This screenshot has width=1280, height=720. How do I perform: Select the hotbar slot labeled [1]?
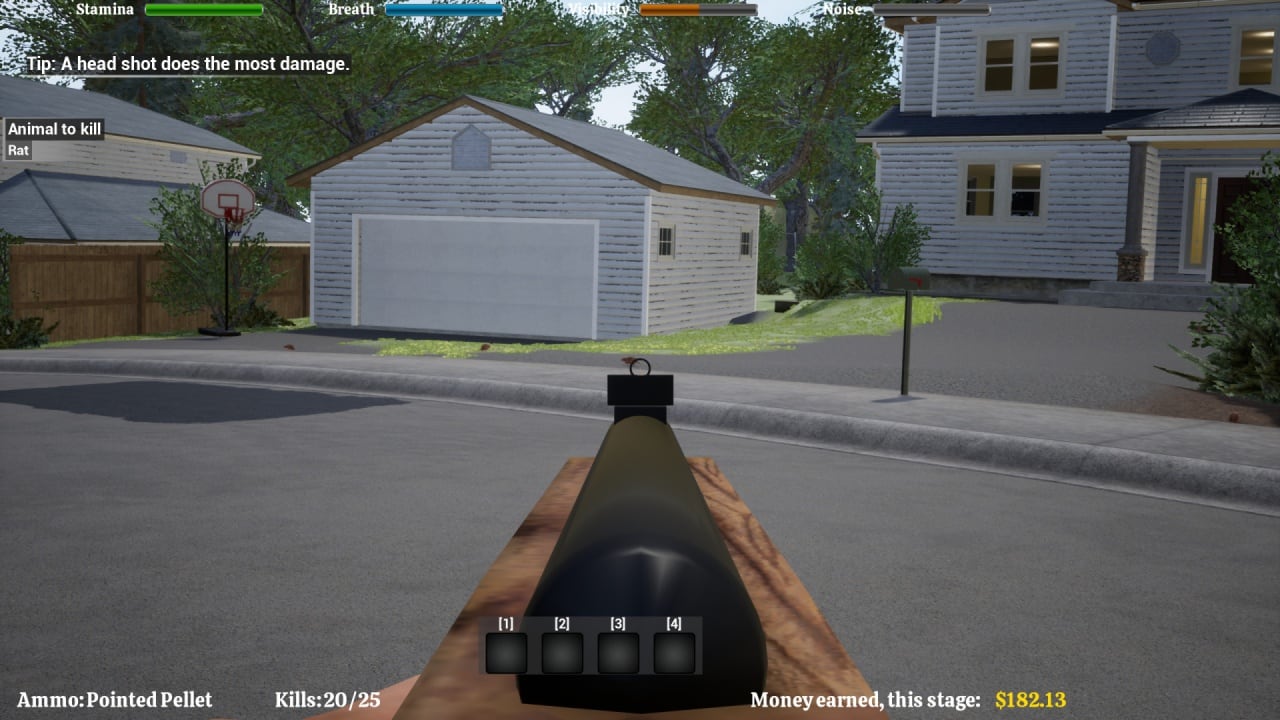[x=506, y=652]
